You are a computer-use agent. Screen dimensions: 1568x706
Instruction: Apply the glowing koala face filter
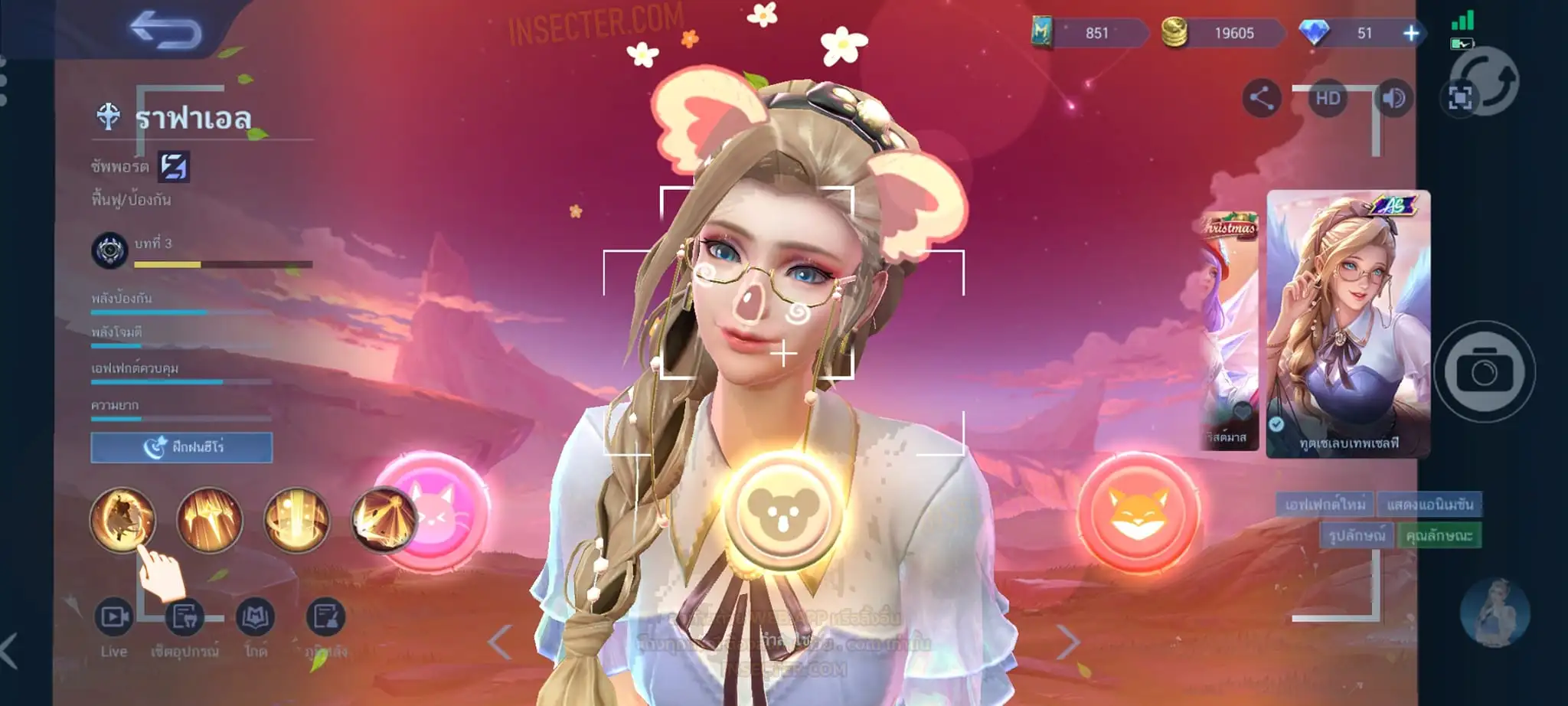click(x=782, y=511)
